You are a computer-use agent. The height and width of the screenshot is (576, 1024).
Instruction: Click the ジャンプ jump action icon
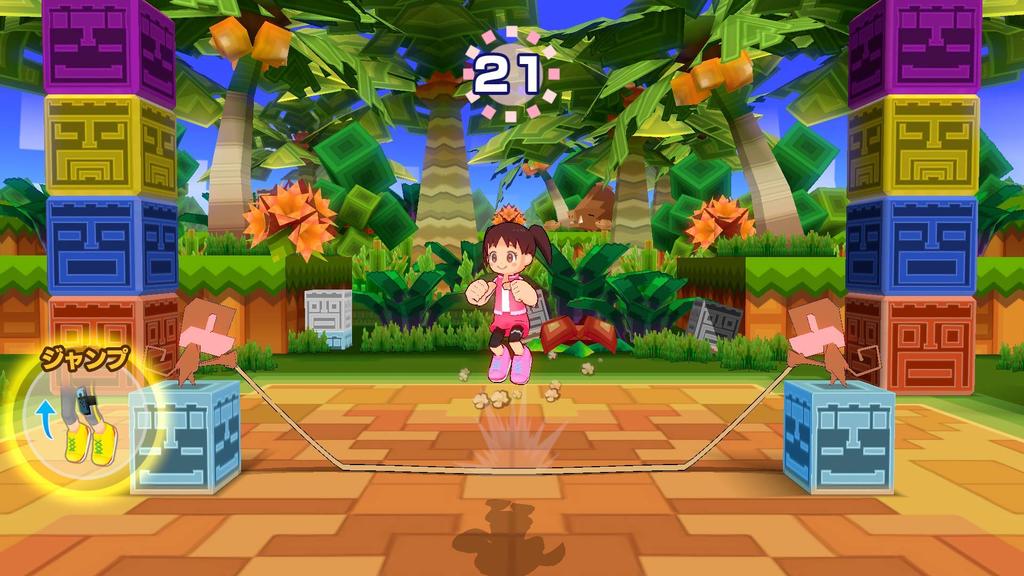[76, 420]
